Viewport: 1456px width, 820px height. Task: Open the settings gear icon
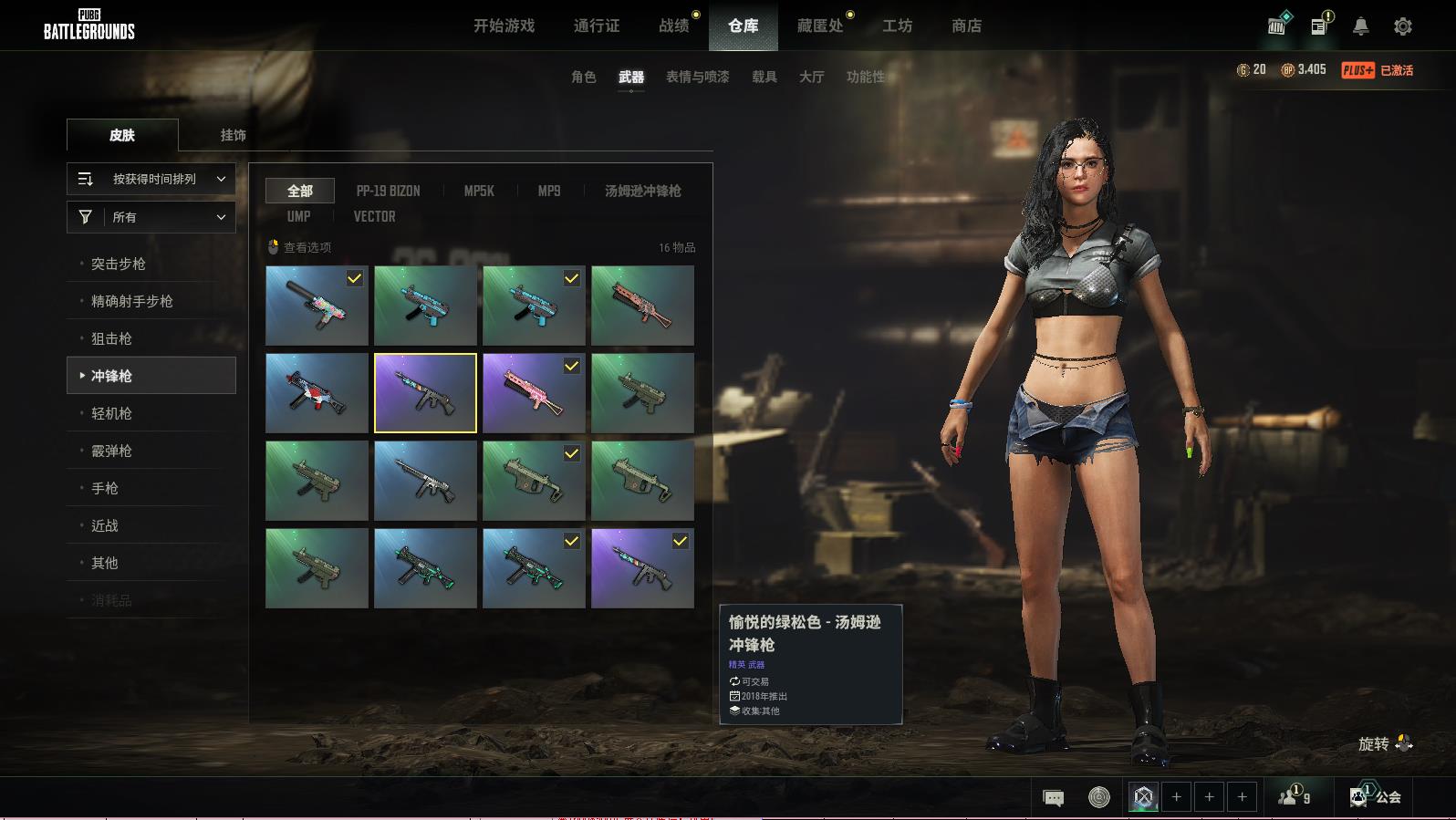coord(1402,26)
